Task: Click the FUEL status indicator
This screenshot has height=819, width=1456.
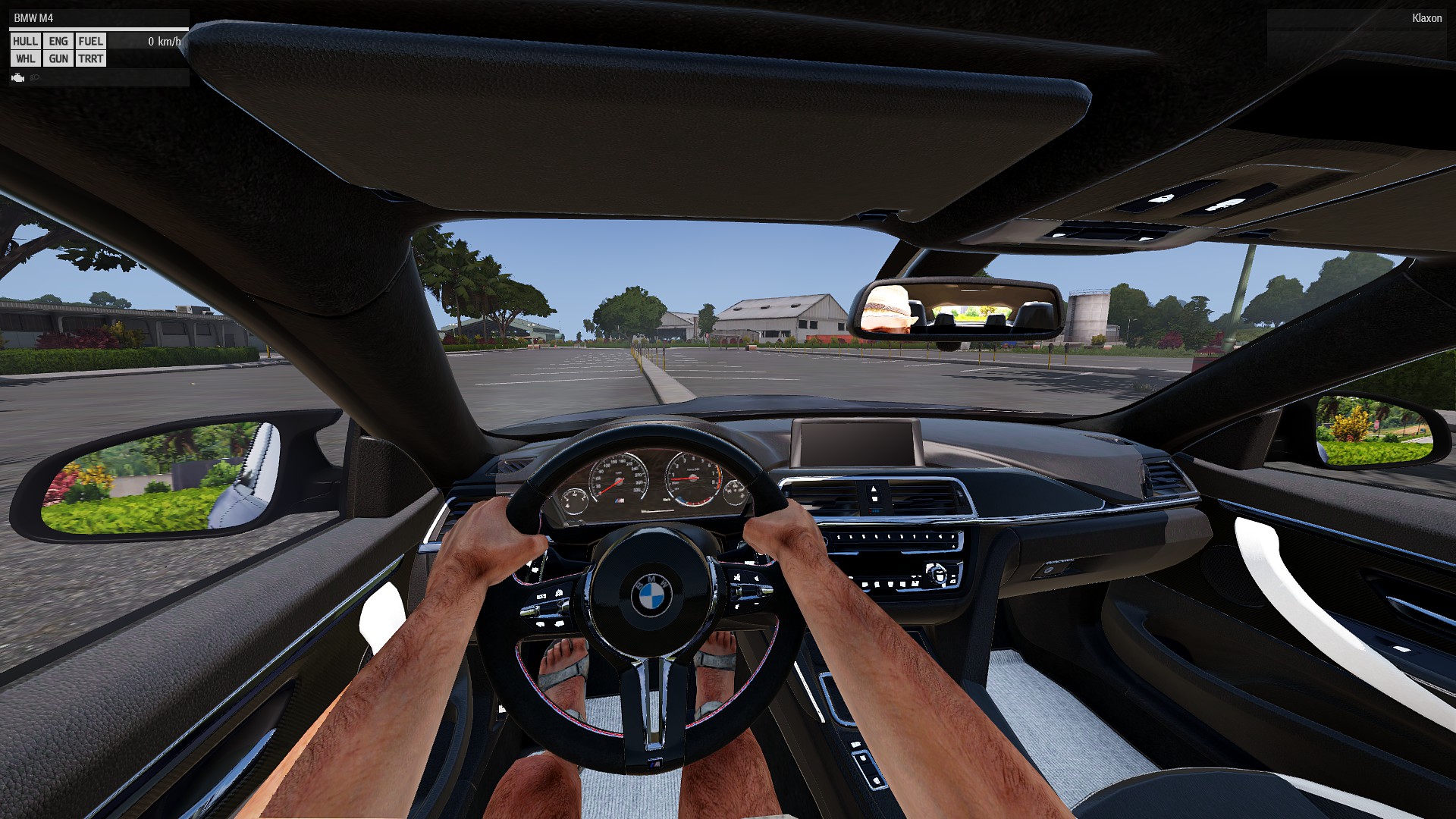Action: pyautogui.click(x=90, y=42)
